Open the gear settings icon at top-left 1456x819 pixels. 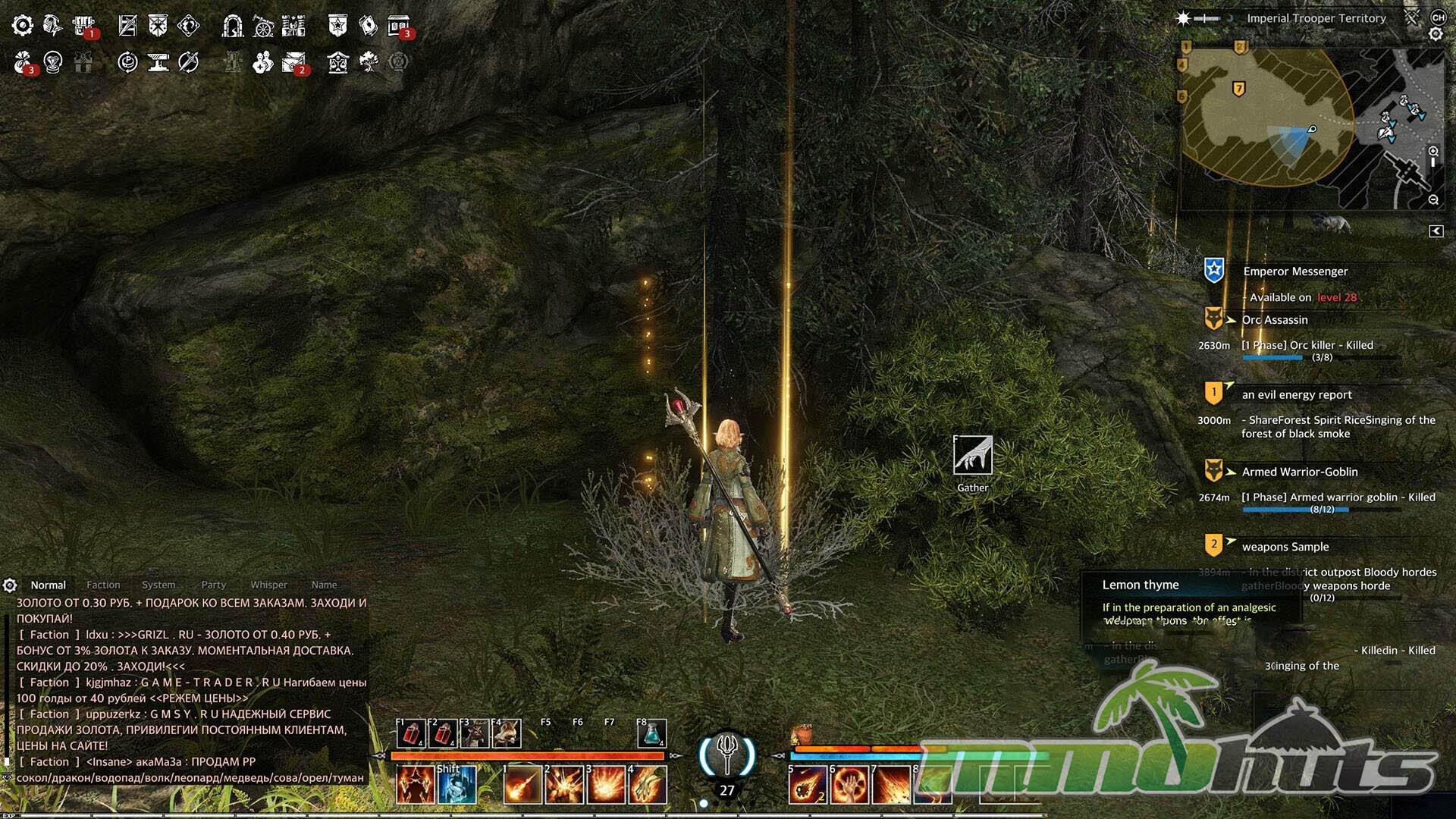(23, 26)
